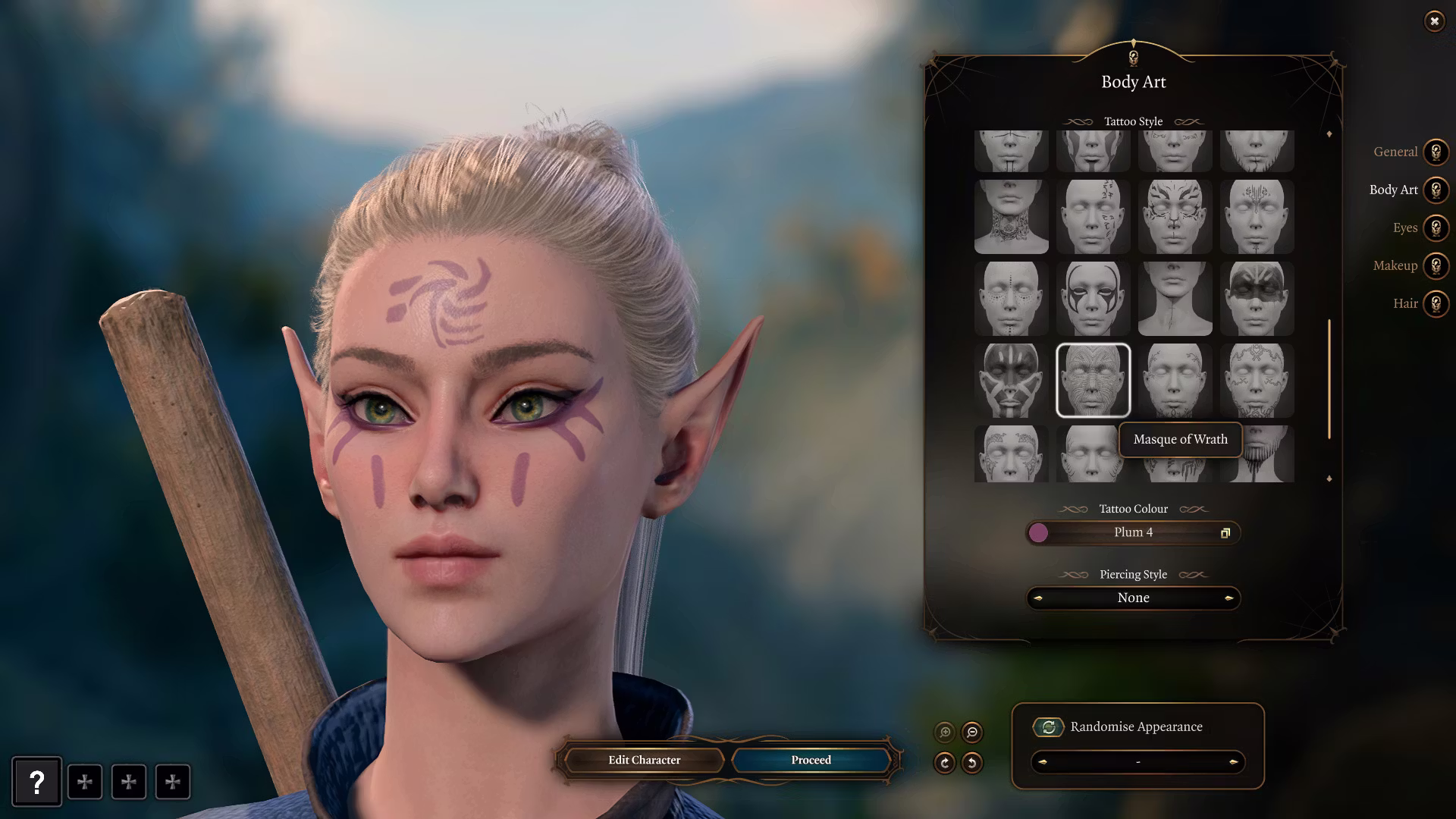This screenshot has width=1456, height=819.
Task: Zoom out from the character
Action: click(x=972, y=733)
